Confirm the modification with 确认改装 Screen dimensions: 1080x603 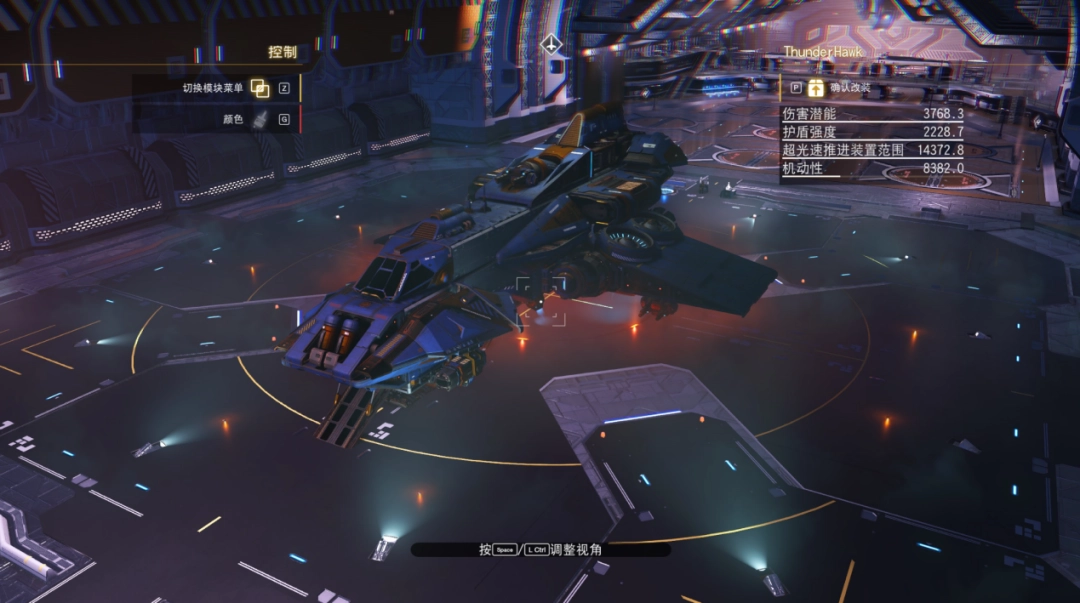point(816,87)
